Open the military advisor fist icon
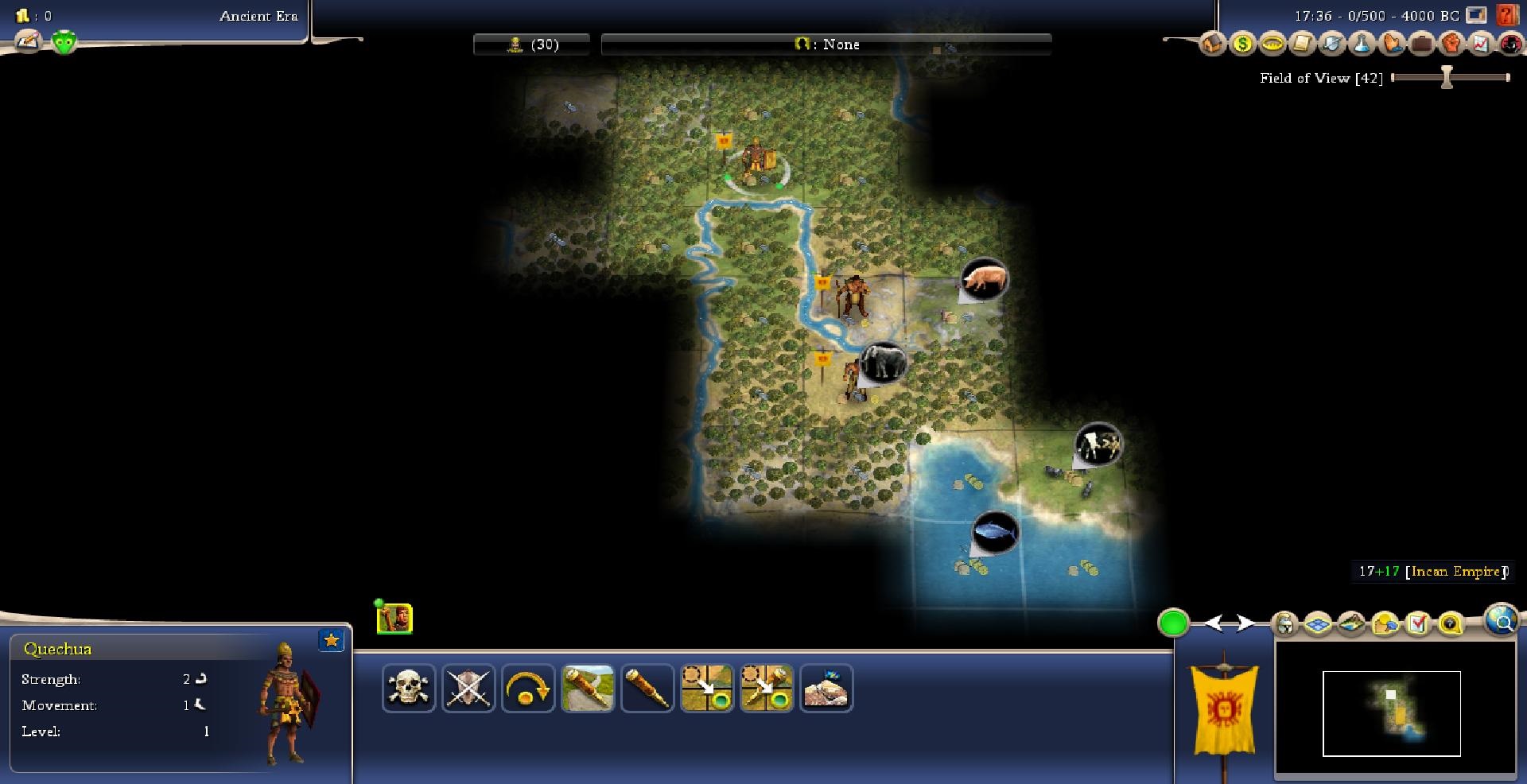 [1451, 44]
